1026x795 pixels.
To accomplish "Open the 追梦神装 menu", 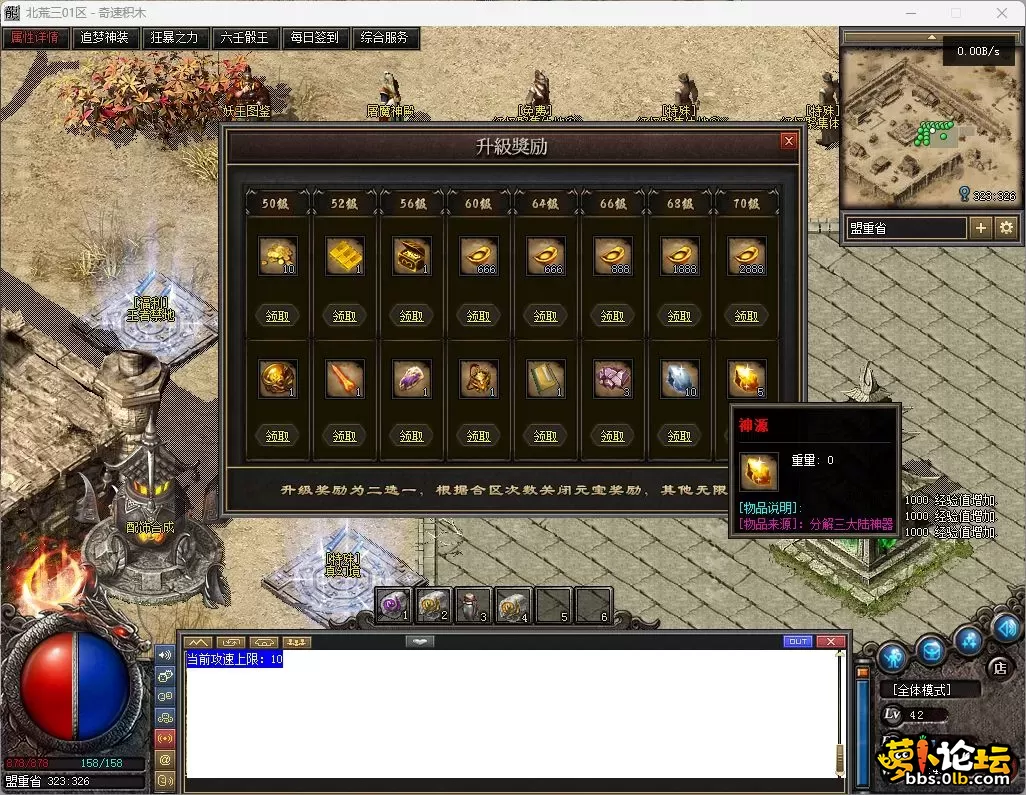I will (x=105, y=38).
